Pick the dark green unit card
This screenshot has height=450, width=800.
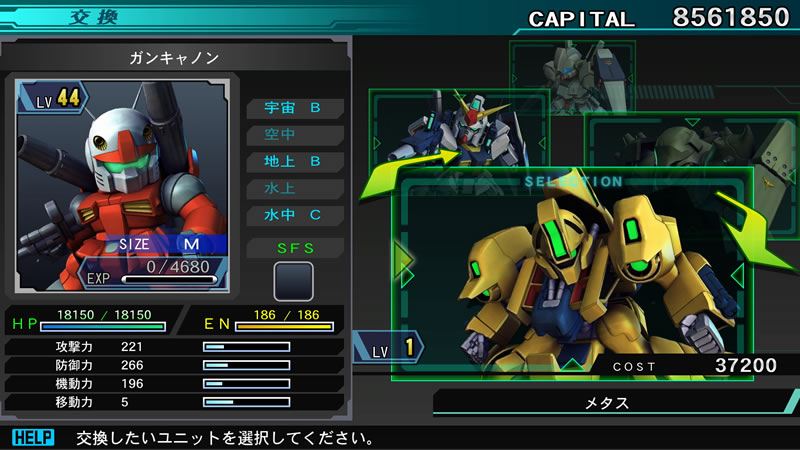pyautogui.click(x=680, y=150)
